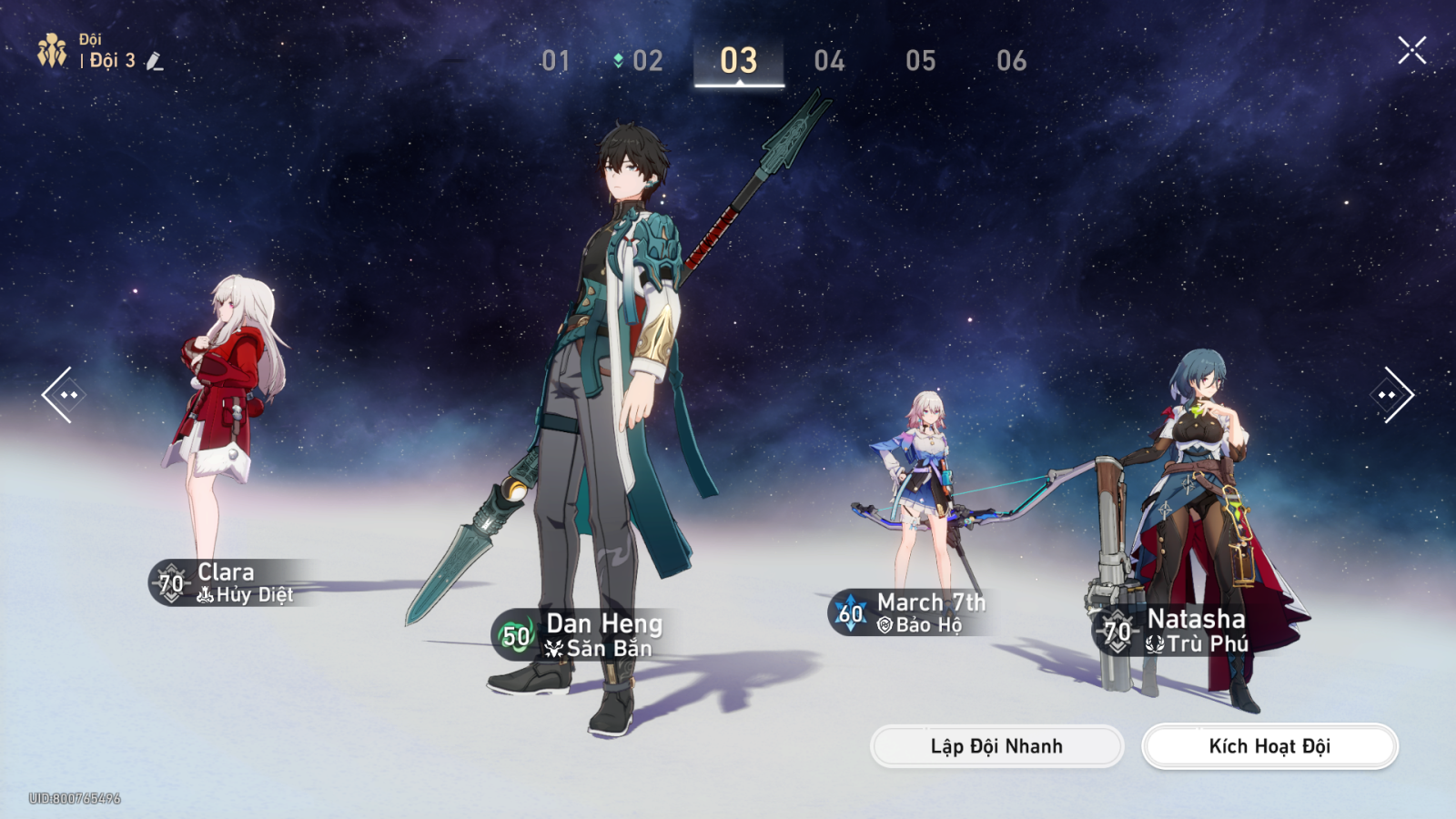Go to team tab 06
This screenshot has height=819, width=1456.
(x=1011, y=61)
